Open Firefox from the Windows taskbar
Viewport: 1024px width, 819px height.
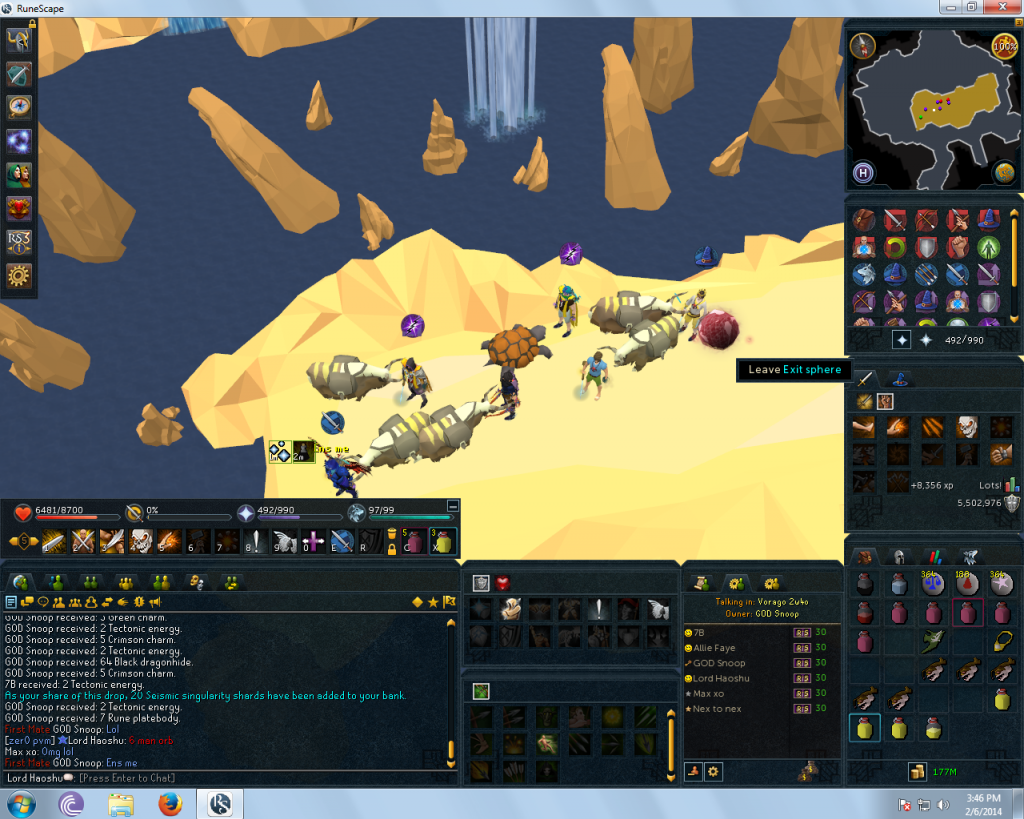(x=170, y=803)
